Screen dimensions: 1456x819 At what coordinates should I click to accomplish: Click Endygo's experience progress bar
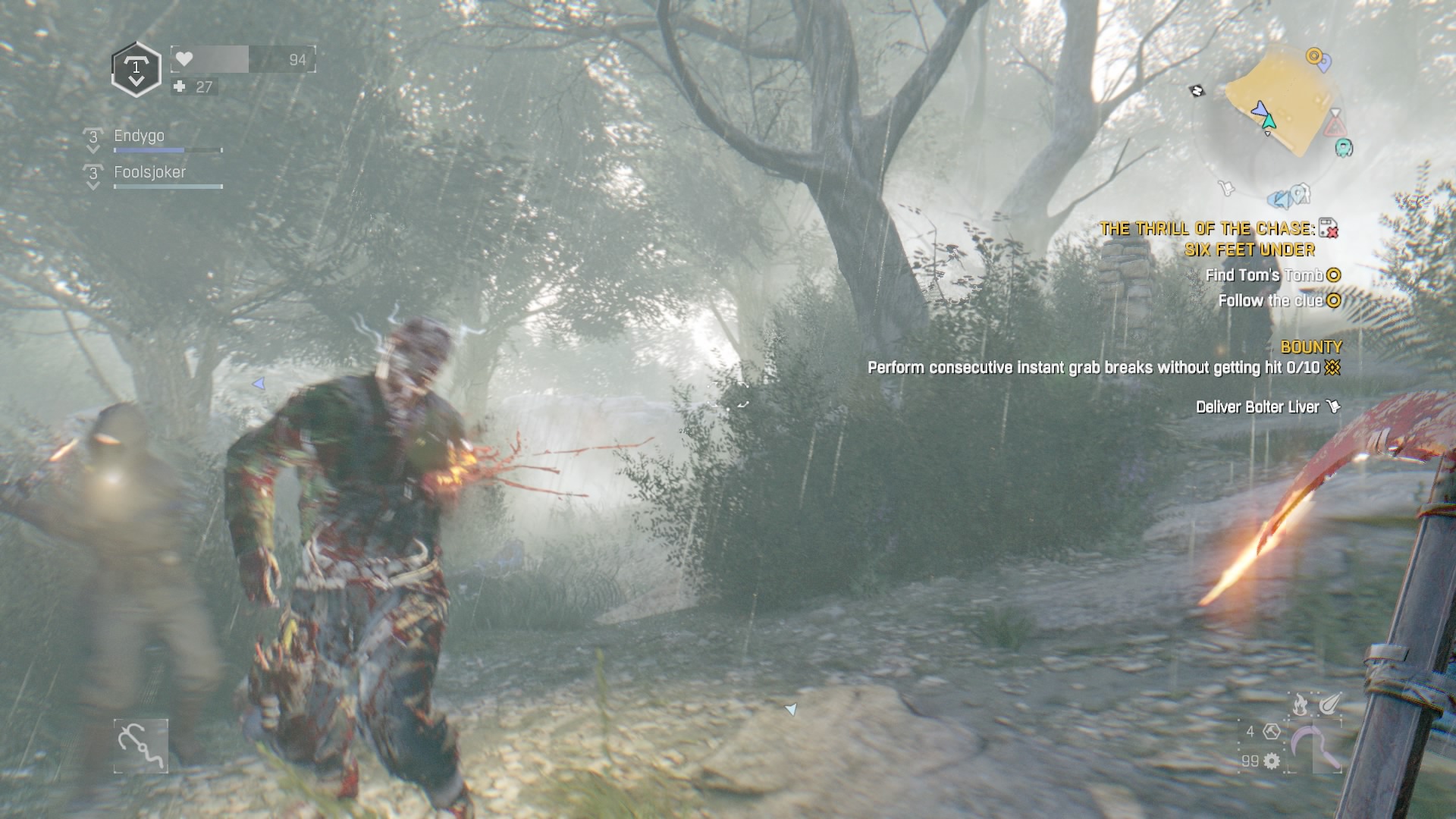tap(167, 150)
